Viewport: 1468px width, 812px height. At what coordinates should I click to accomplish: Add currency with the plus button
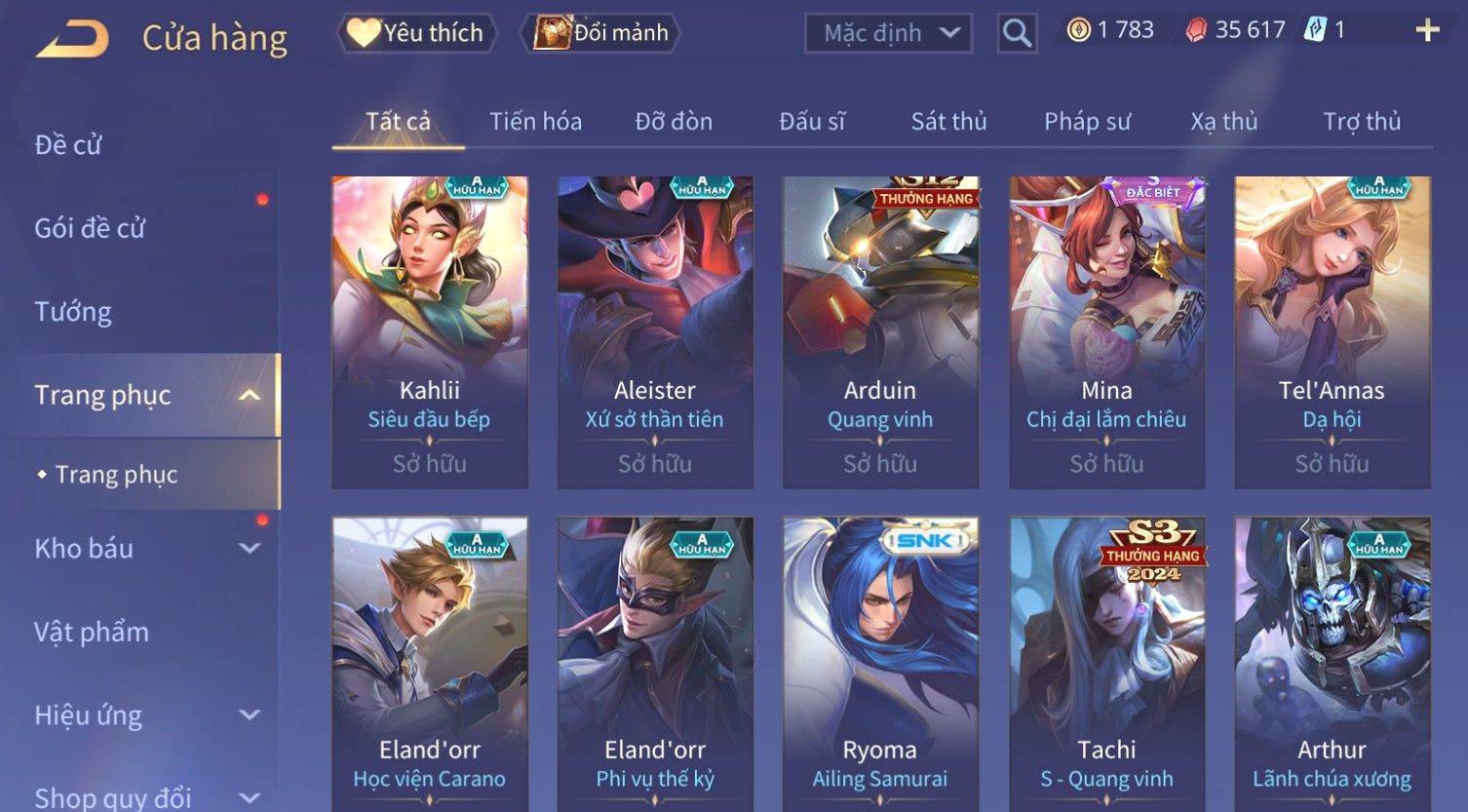pos(1427,31)
